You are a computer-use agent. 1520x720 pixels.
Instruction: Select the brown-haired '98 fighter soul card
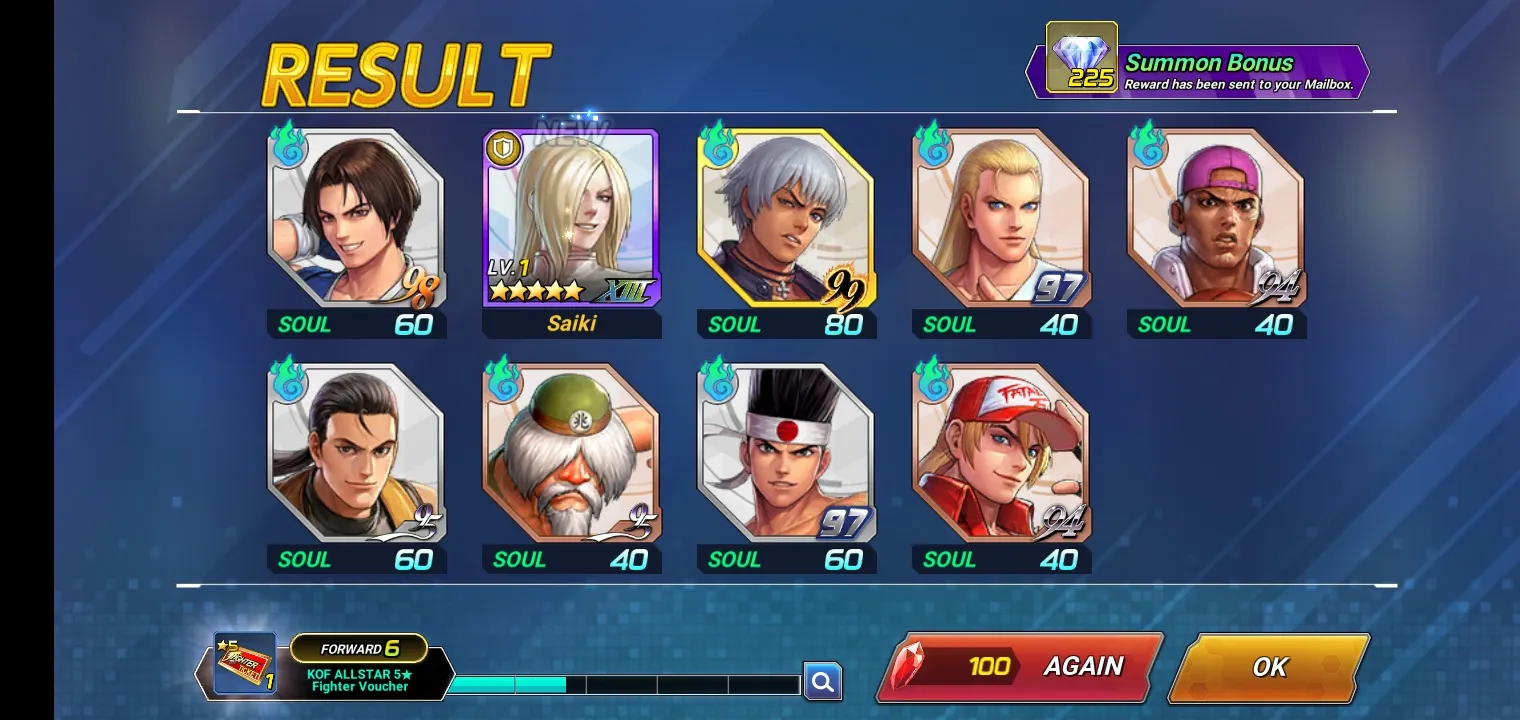tap(356, 218)
